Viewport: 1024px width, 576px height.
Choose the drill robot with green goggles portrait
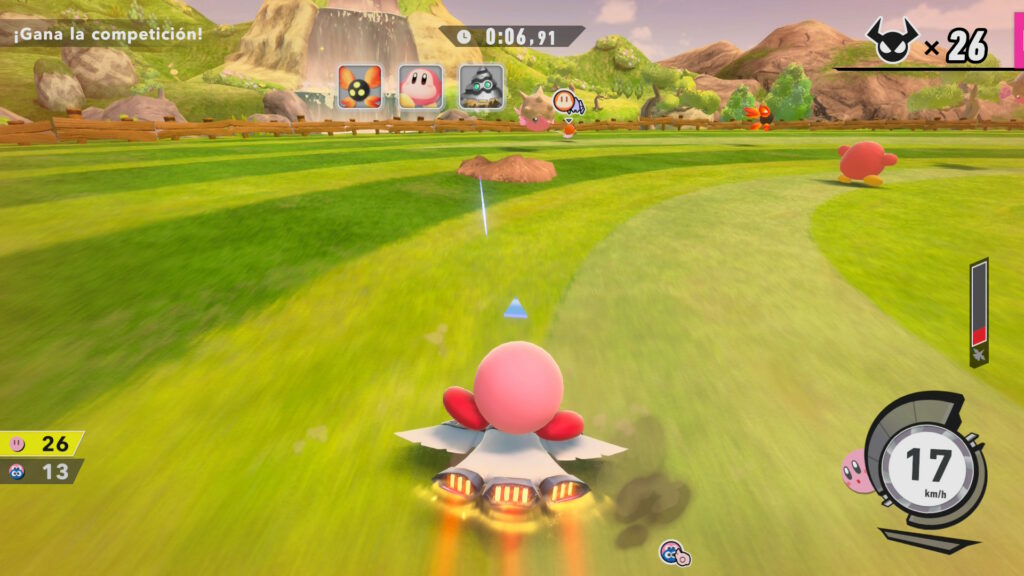click(481, 87)
